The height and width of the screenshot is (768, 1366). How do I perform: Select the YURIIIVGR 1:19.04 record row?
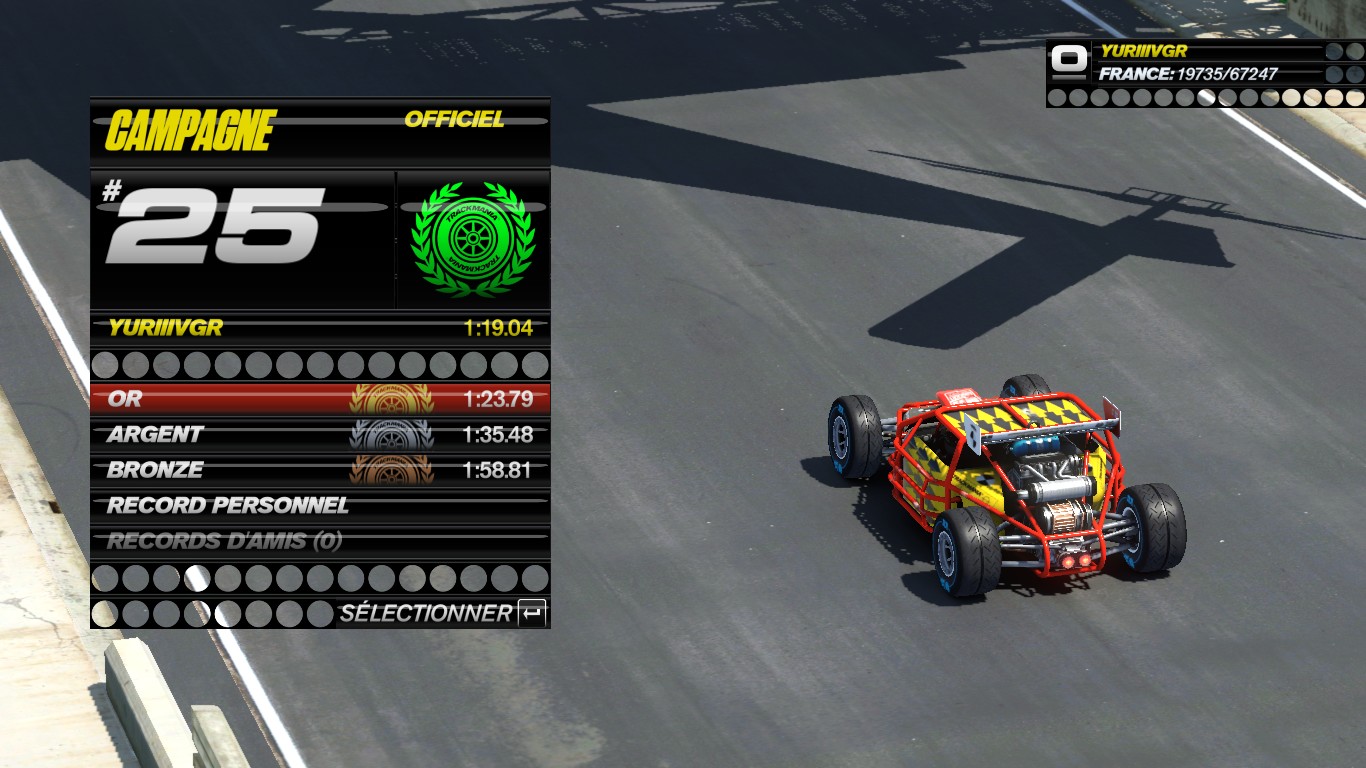coord(320,328)
